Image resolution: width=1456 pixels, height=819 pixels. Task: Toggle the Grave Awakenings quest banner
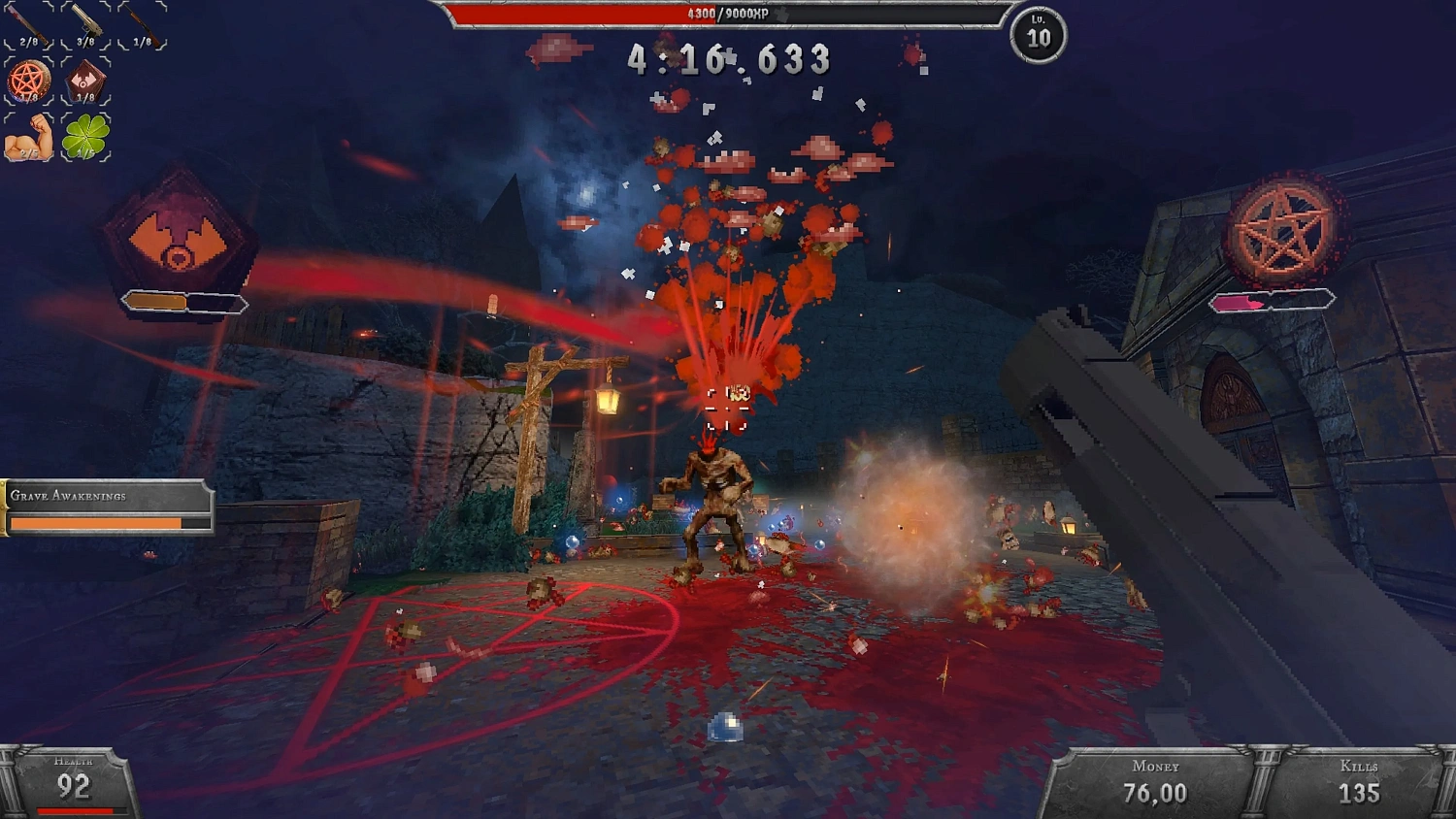coord(107,507)
